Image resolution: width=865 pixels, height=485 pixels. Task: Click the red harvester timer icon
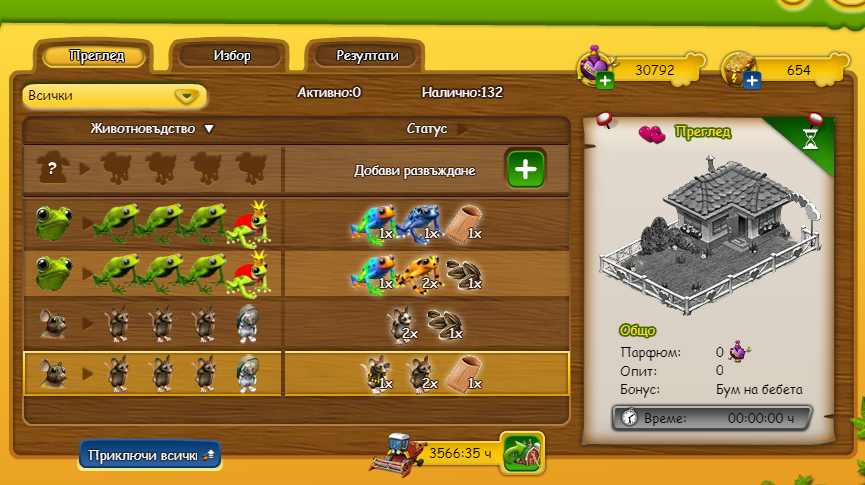click(396, 453)
